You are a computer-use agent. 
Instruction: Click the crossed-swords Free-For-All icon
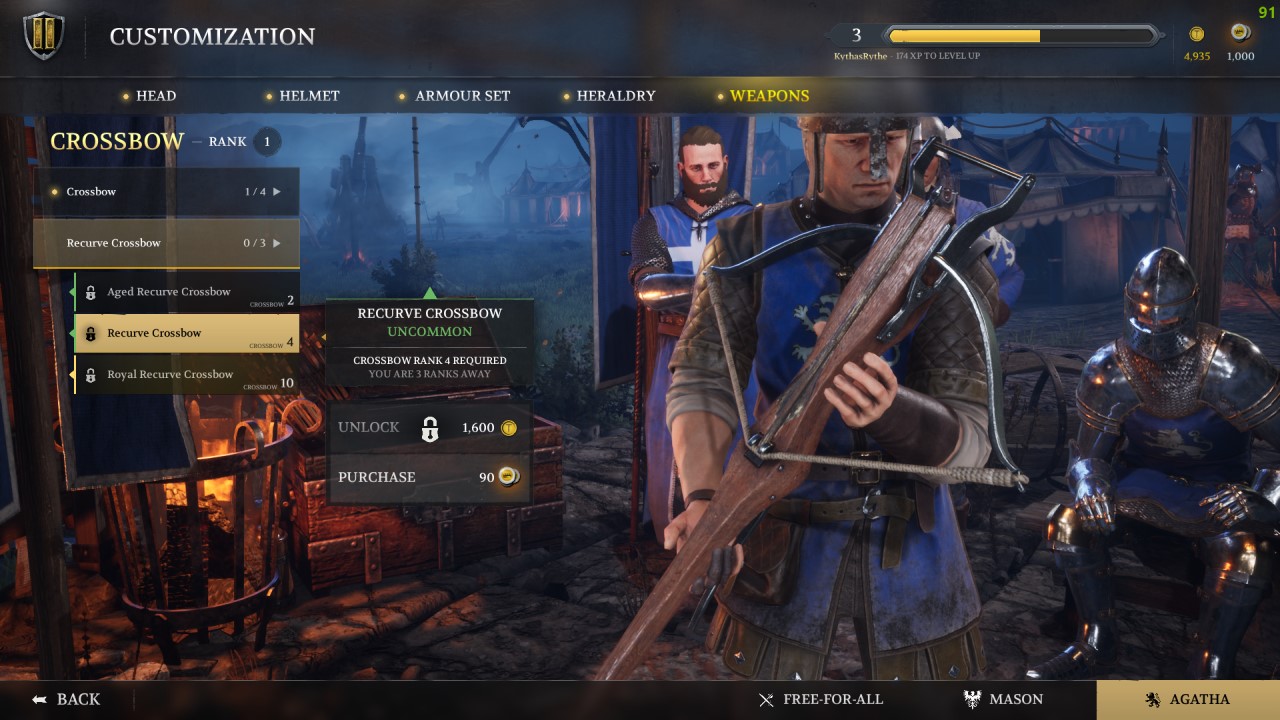(x=766, y=699)
